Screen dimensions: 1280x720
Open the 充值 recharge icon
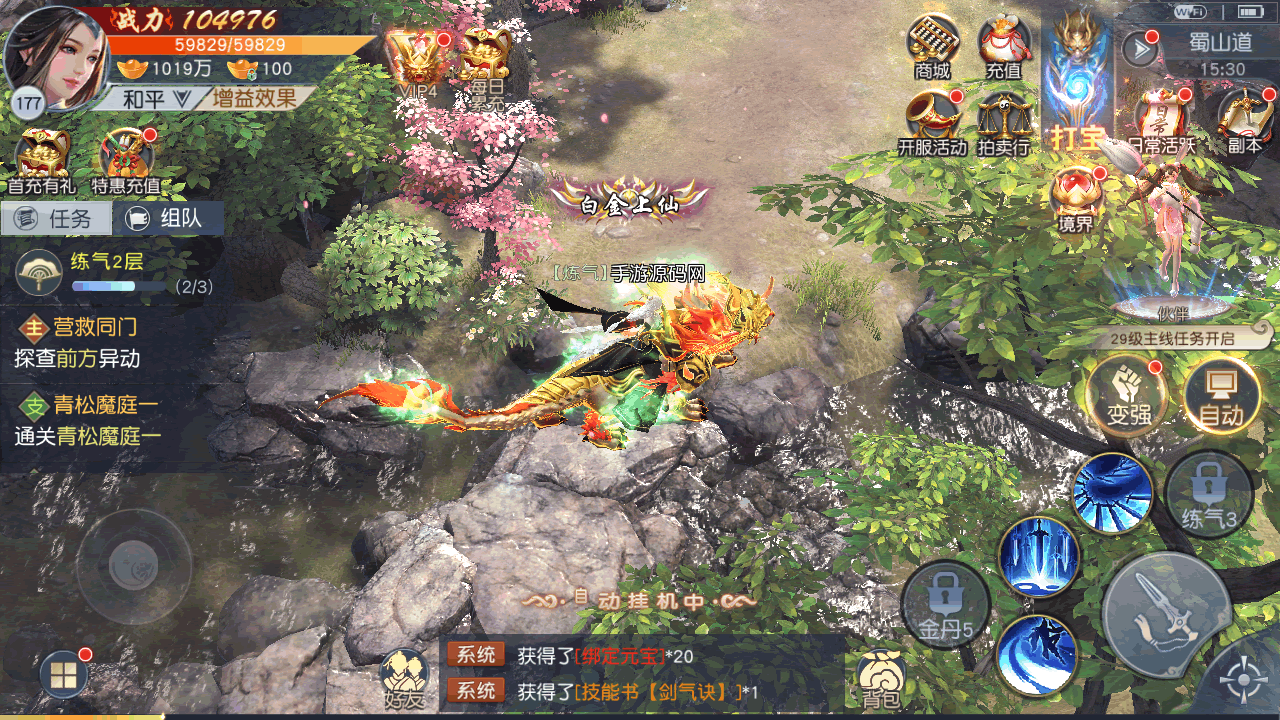tap(1003, 46)
